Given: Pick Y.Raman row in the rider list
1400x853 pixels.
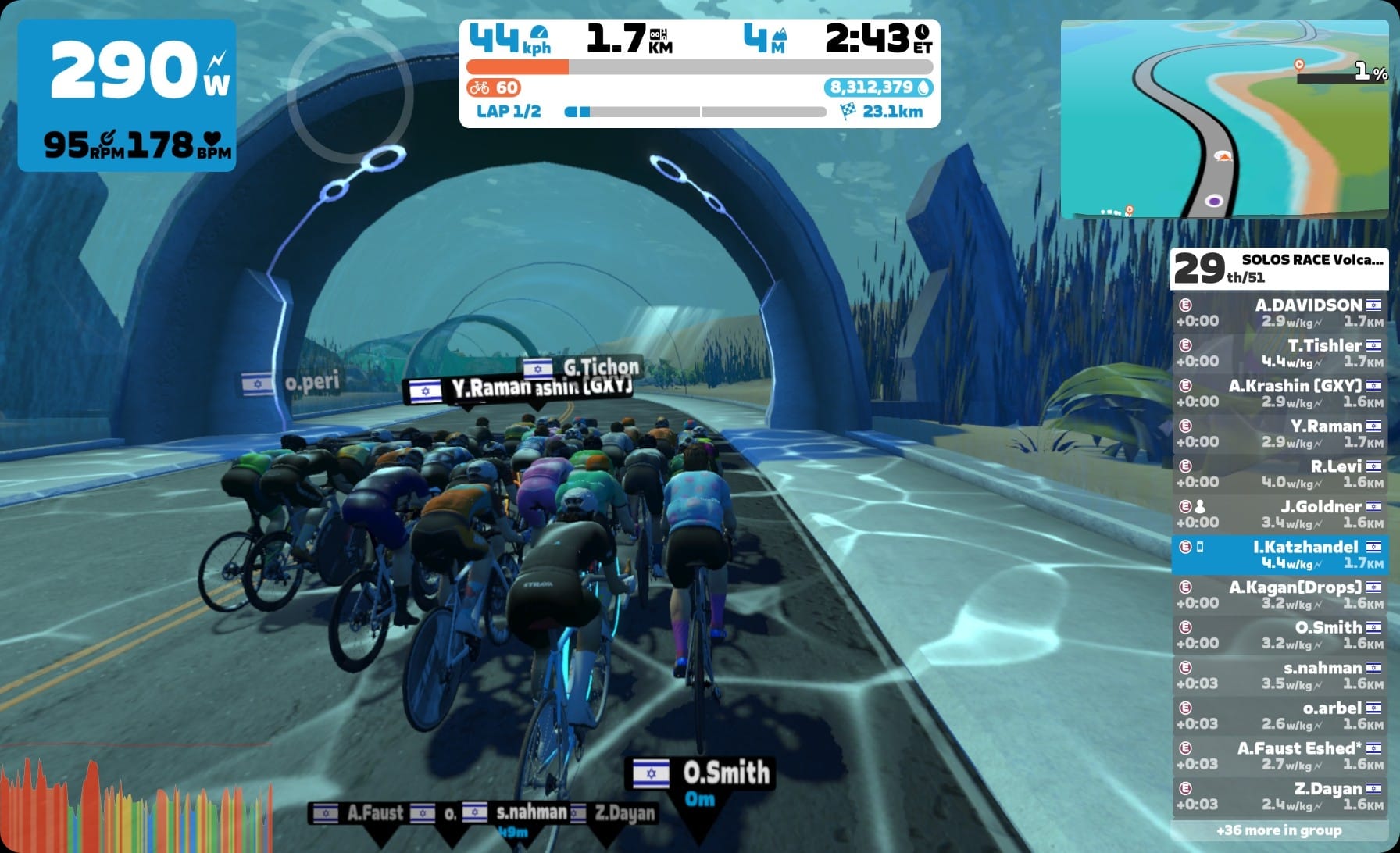Looking at the screenshot, I should click(1279, 434).
